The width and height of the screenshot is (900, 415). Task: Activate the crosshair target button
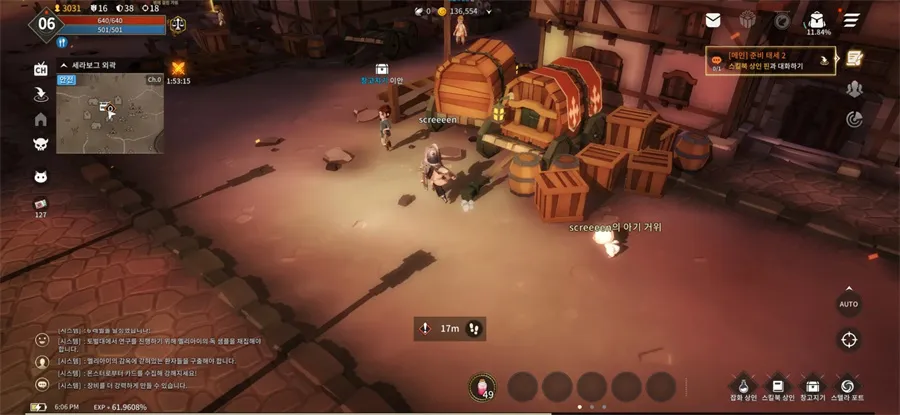pyautogui.click(x=849, y=339)
